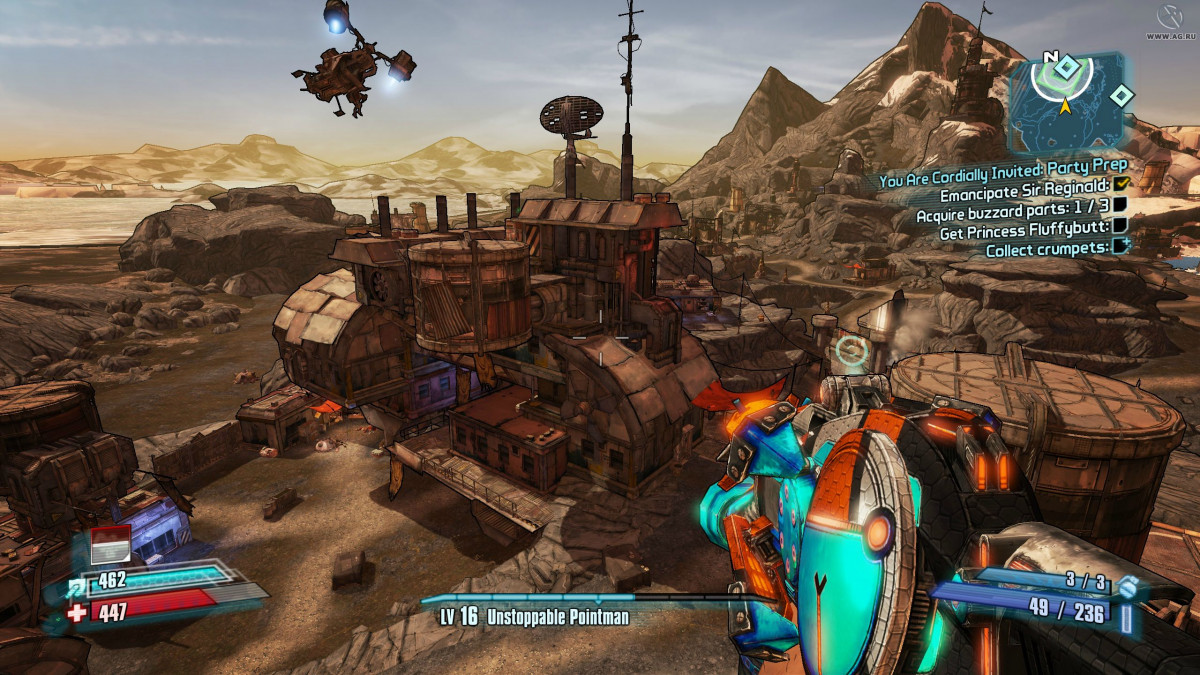This screenshot has height=675, width=1200.
Task: Open the AG.ru watermark logo
Action: pos(1169,19)
